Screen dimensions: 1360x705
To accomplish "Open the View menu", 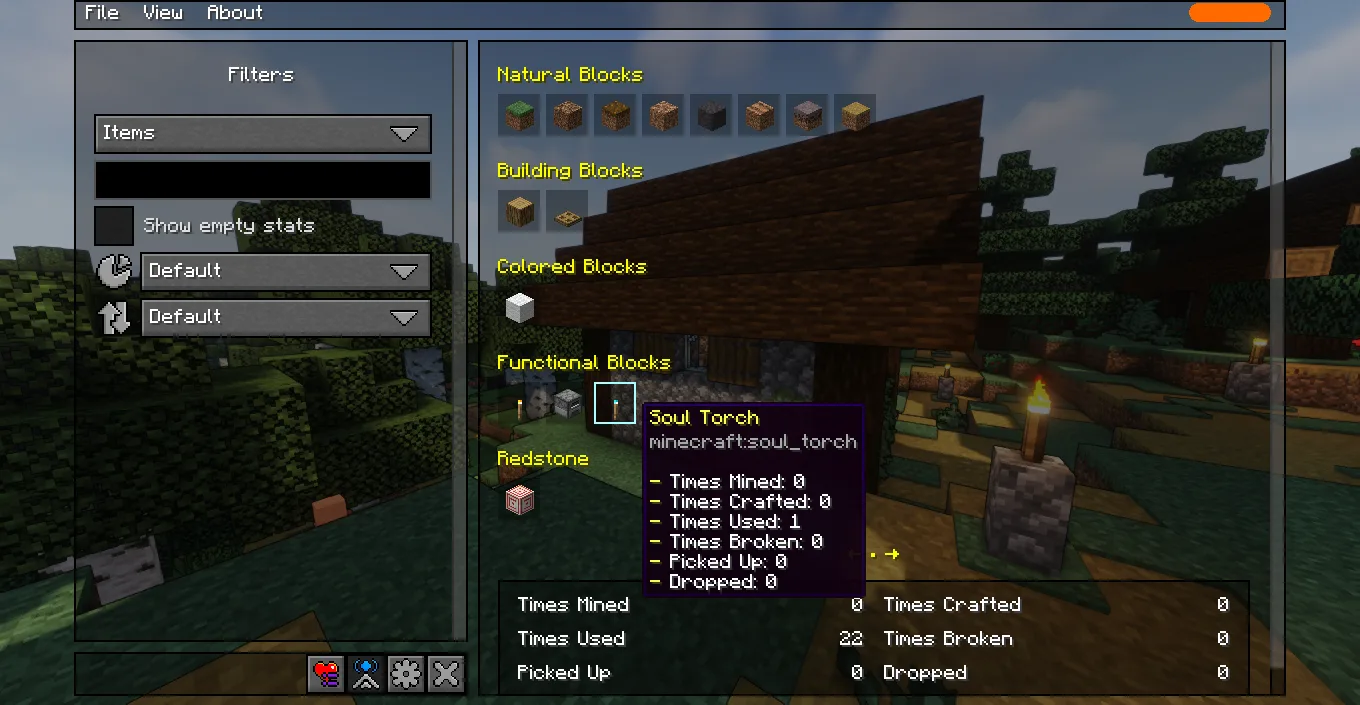I will click(162, 13).
